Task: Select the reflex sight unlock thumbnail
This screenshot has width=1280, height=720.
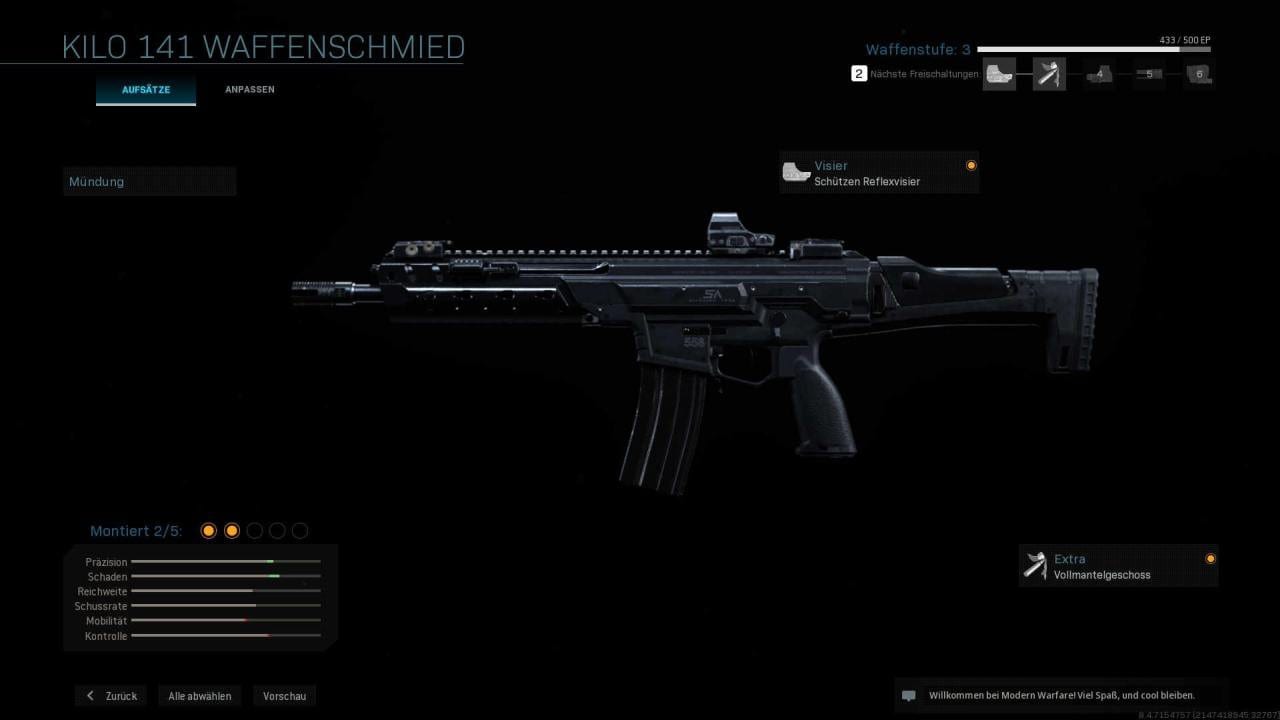Action: coord(999,74)
